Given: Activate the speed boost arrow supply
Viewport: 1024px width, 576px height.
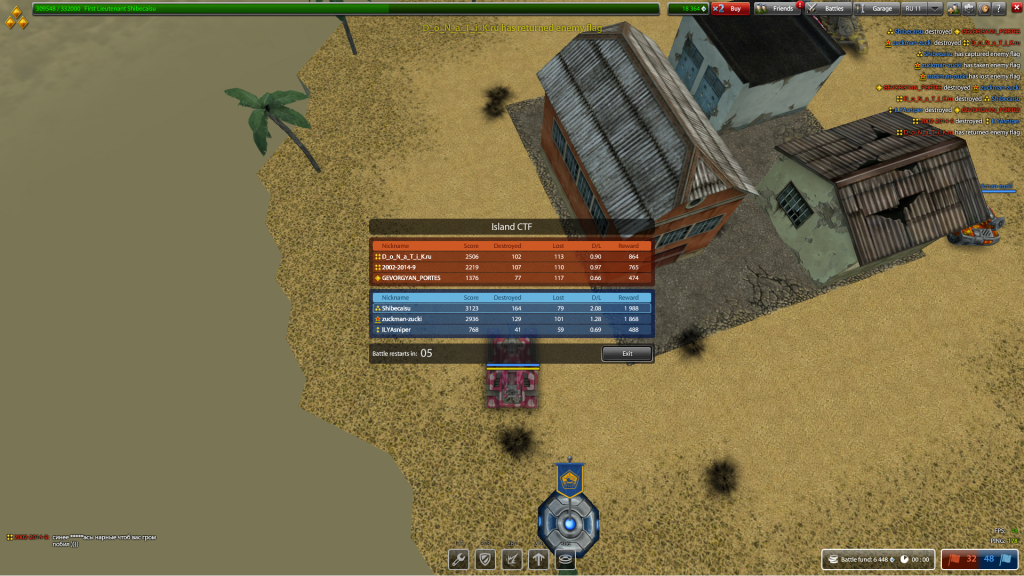Looking at the screenshot, I should tap(540, 560).
